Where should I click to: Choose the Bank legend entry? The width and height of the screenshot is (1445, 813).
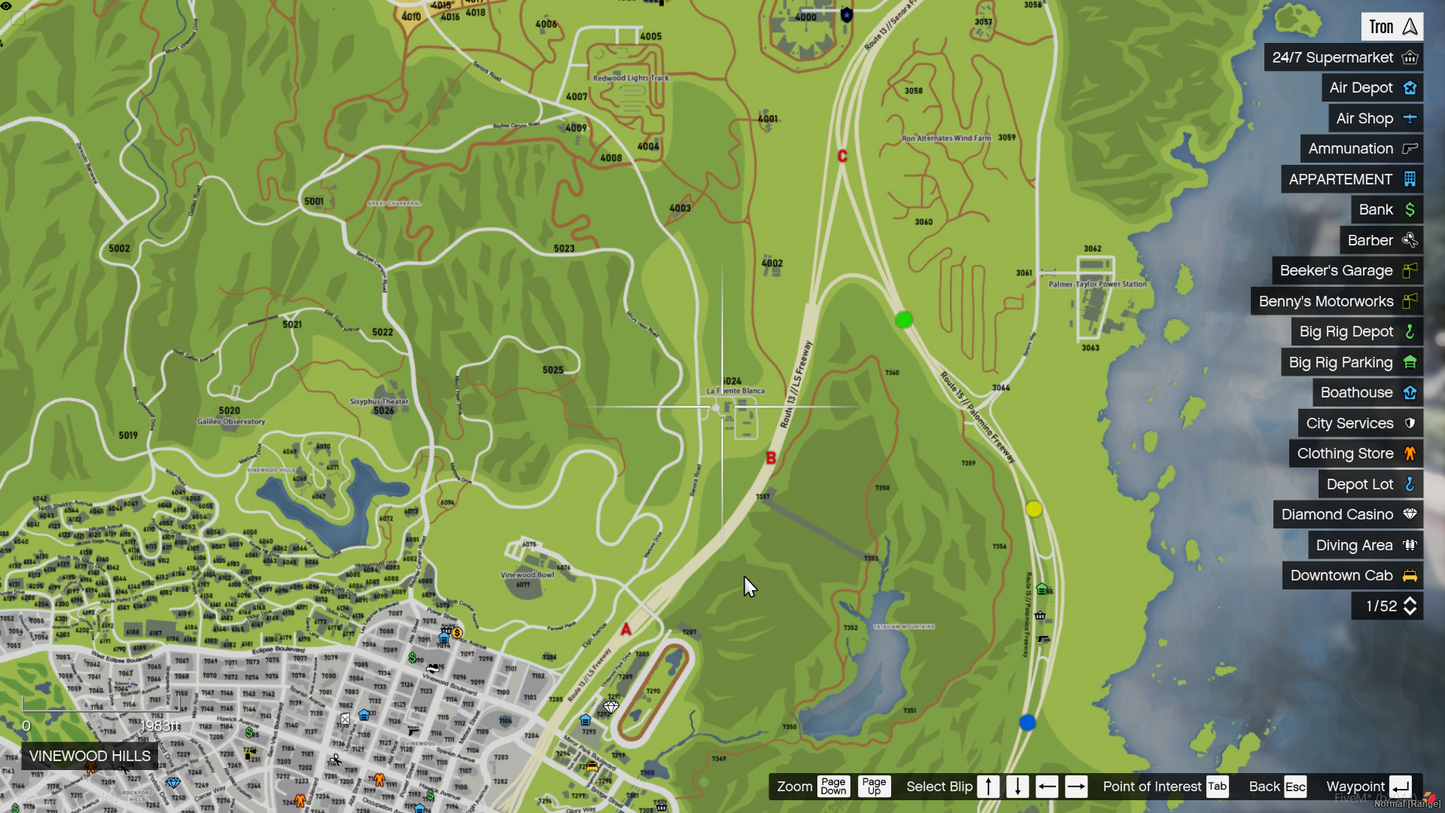click(x=1386, y=210)
